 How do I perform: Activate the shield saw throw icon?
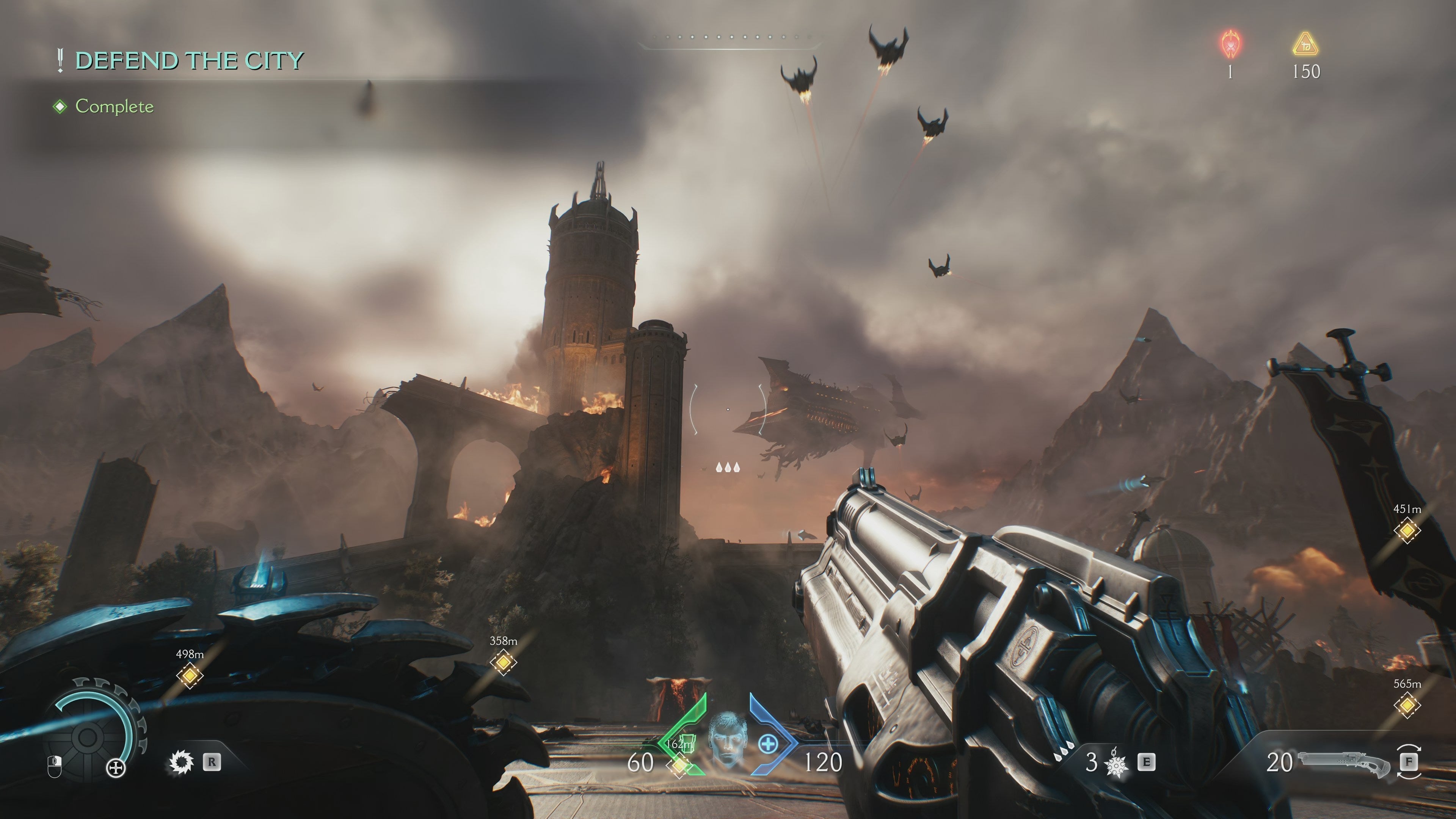click(182, 762)
